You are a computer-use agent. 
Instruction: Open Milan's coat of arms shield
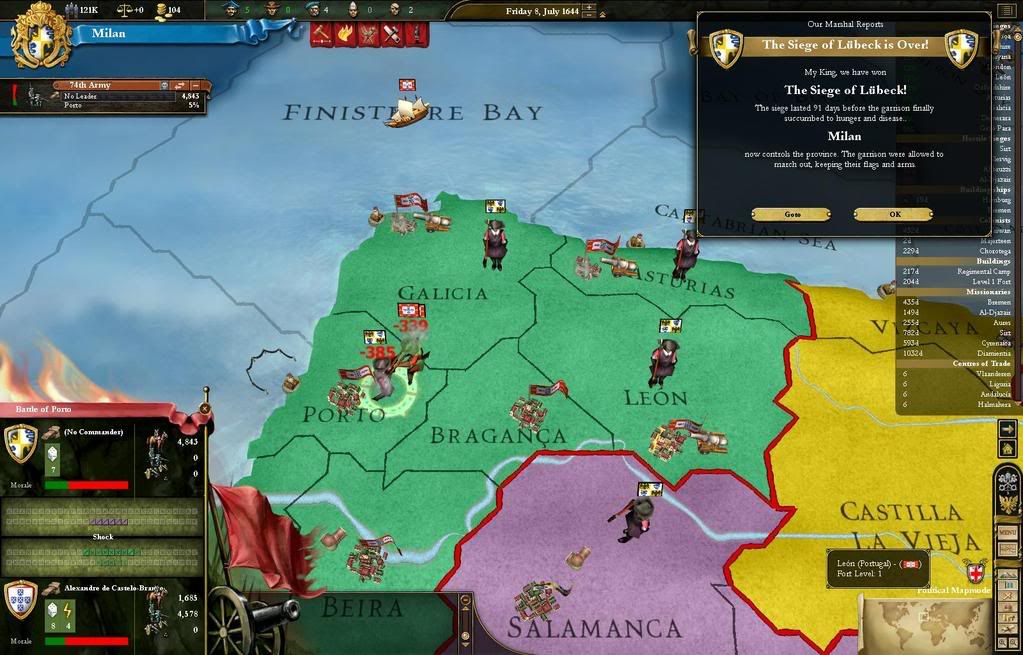point(41,37)
